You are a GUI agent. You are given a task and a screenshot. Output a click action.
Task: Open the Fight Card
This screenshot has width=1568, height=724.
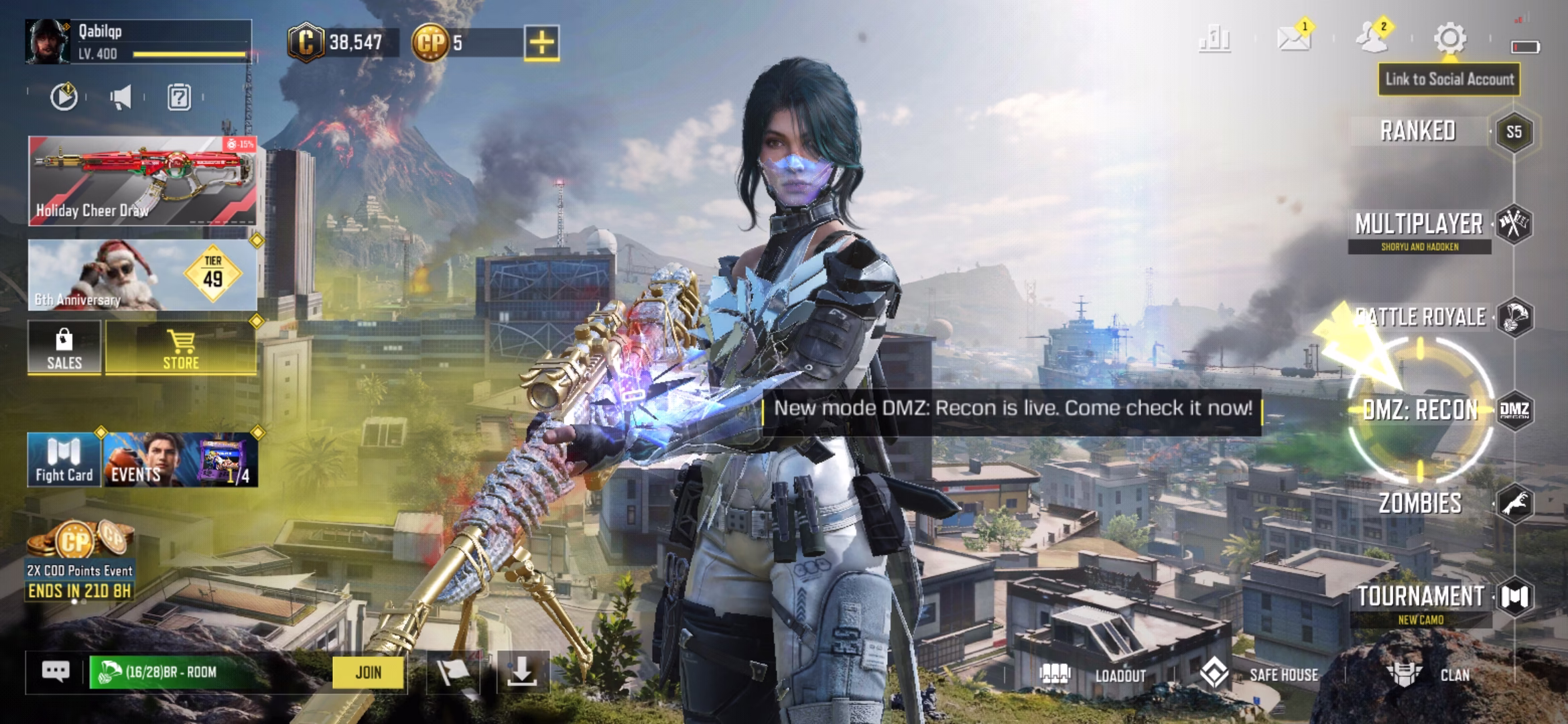click(64, 460)
